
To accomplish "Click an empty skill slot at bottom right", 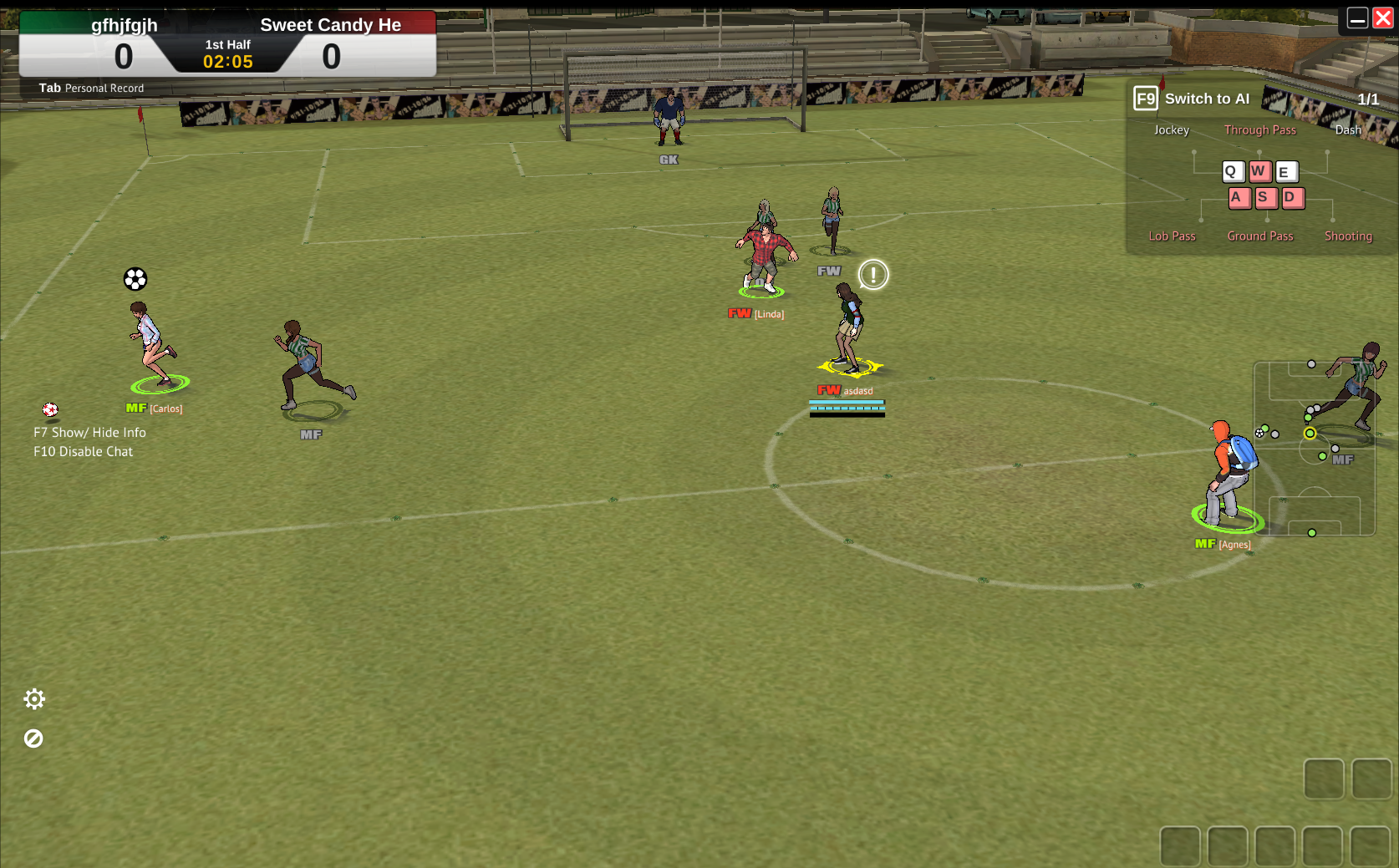I will (1323, 778).
